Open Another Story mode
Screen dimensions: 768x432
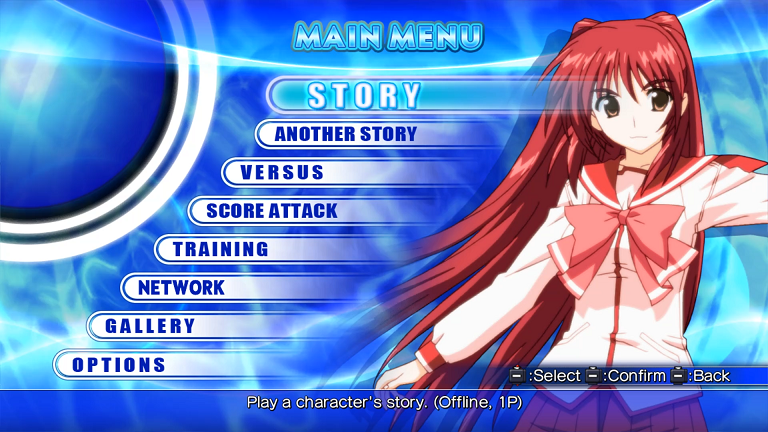pyautogui.click(x=345, y=134)
